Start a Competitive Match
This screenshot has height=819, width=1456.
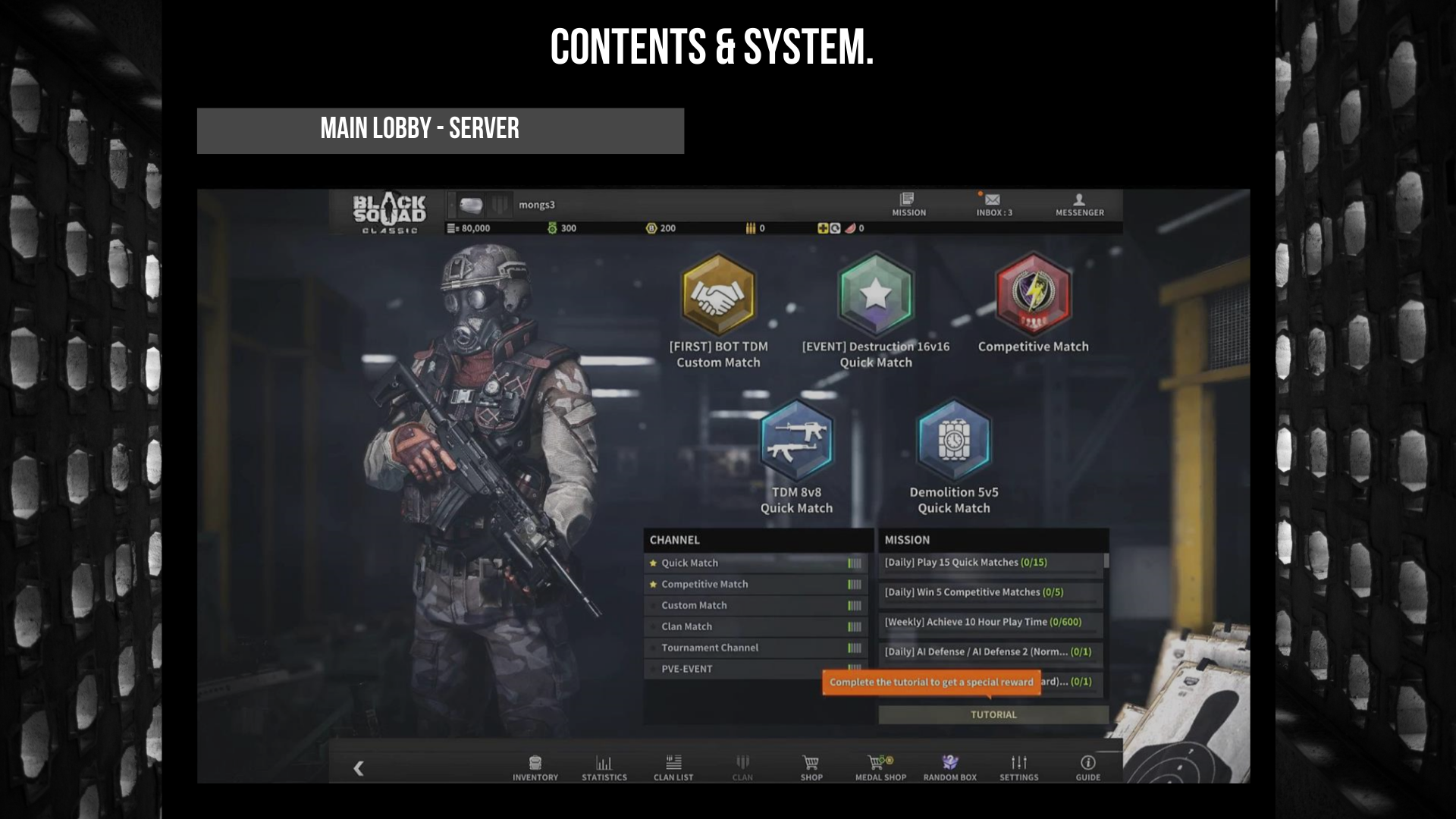1032,295
